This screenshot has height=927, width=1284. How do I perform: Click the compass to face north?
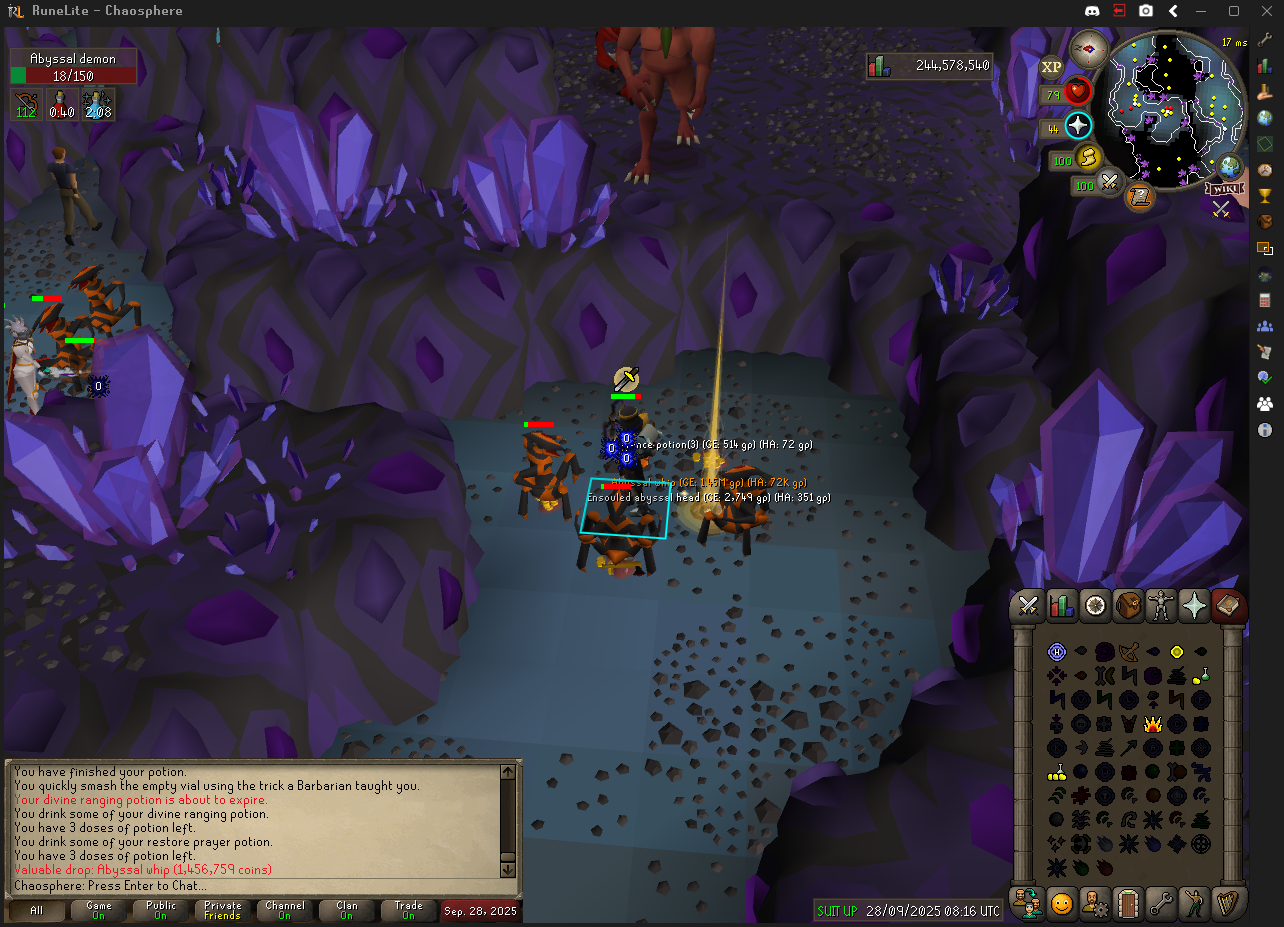1088,48
